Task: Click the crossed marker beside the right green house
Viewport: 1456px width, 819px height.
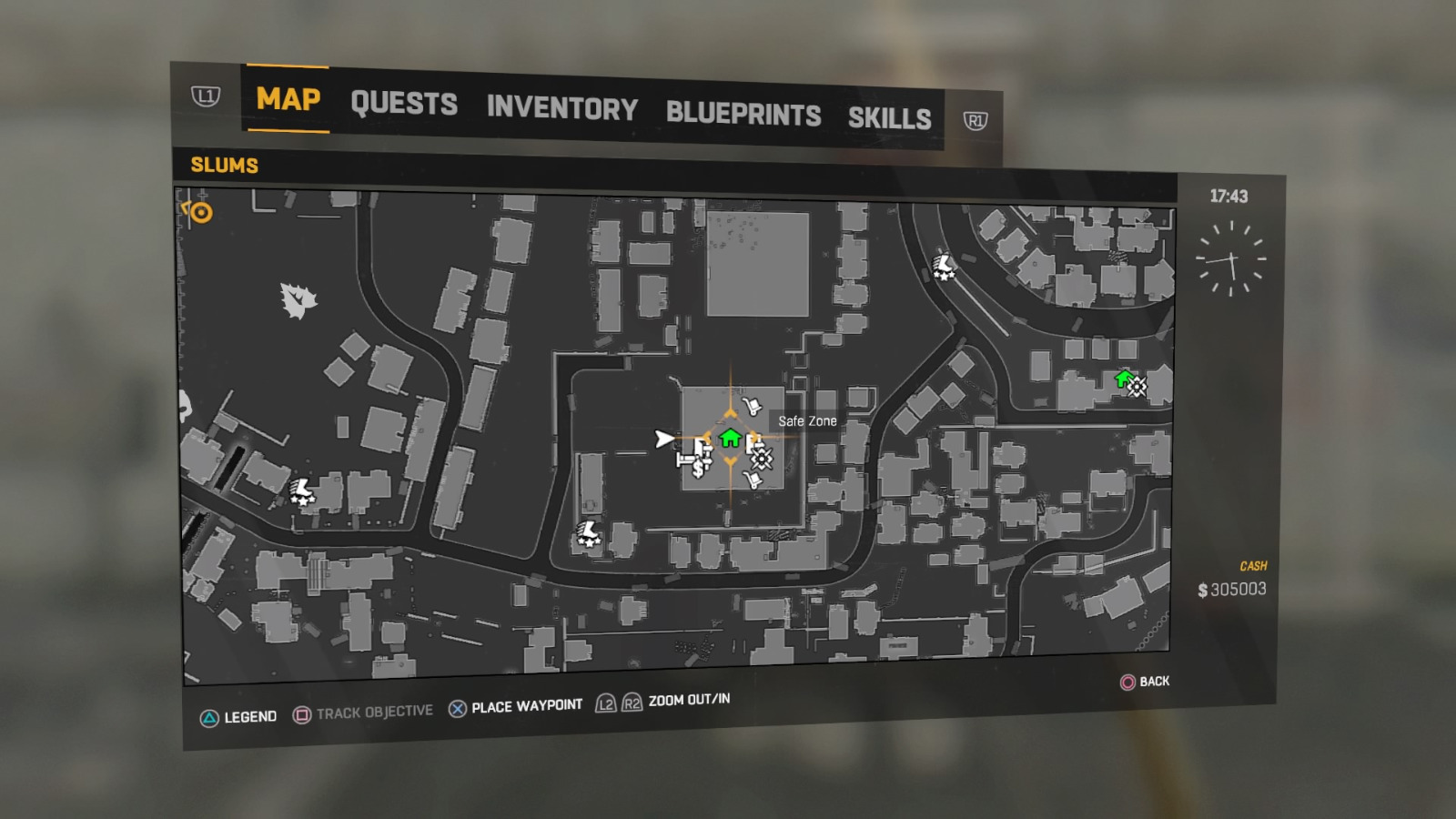Action: [1137, 387]
